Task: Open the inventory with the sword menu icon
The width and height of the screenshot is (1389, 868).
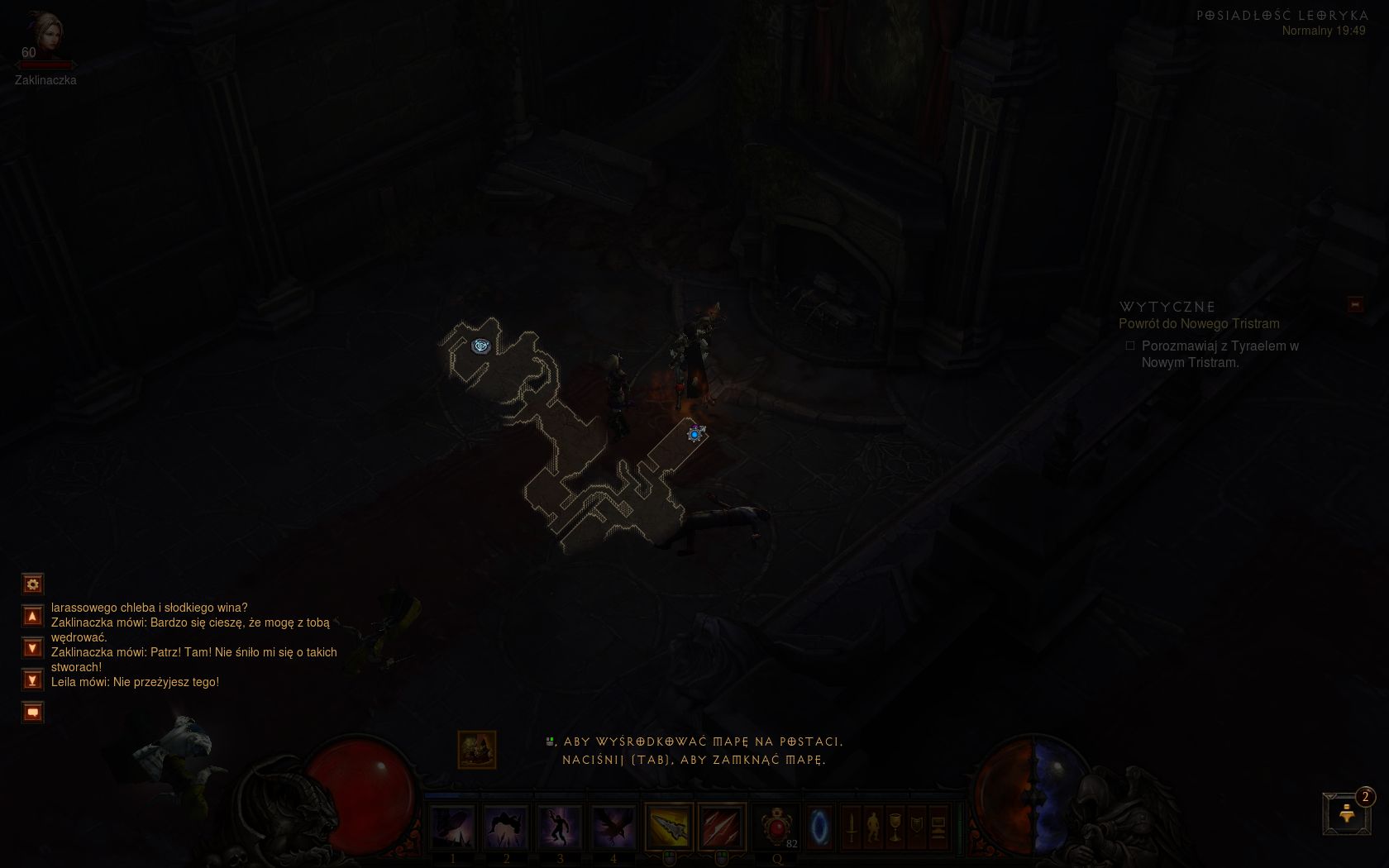Action: (852, 827)
